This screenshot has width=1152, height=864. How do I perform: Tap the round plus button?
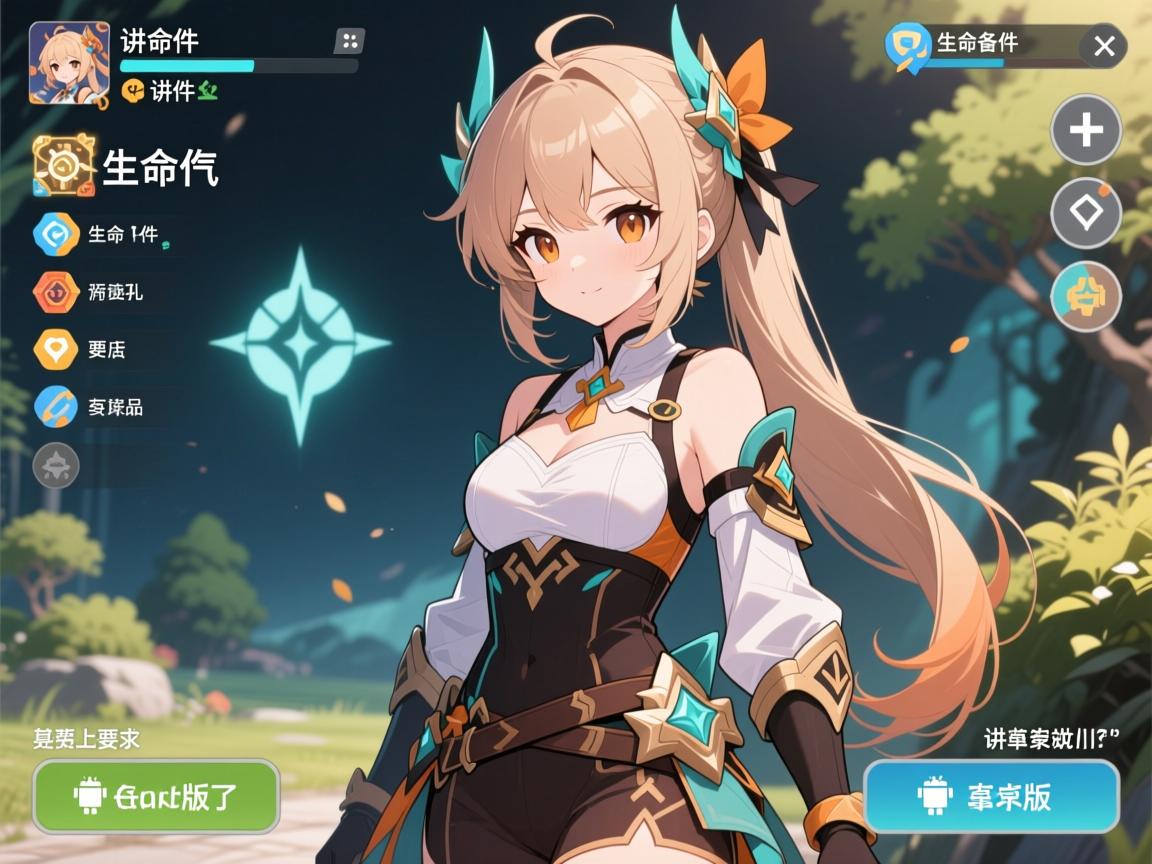(1086, 130)
